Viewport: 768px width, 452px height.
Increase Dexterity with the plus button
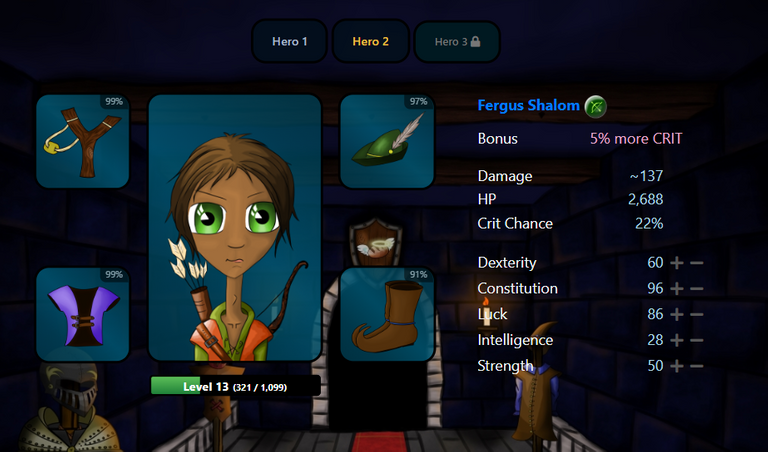(x=677, y=263)
